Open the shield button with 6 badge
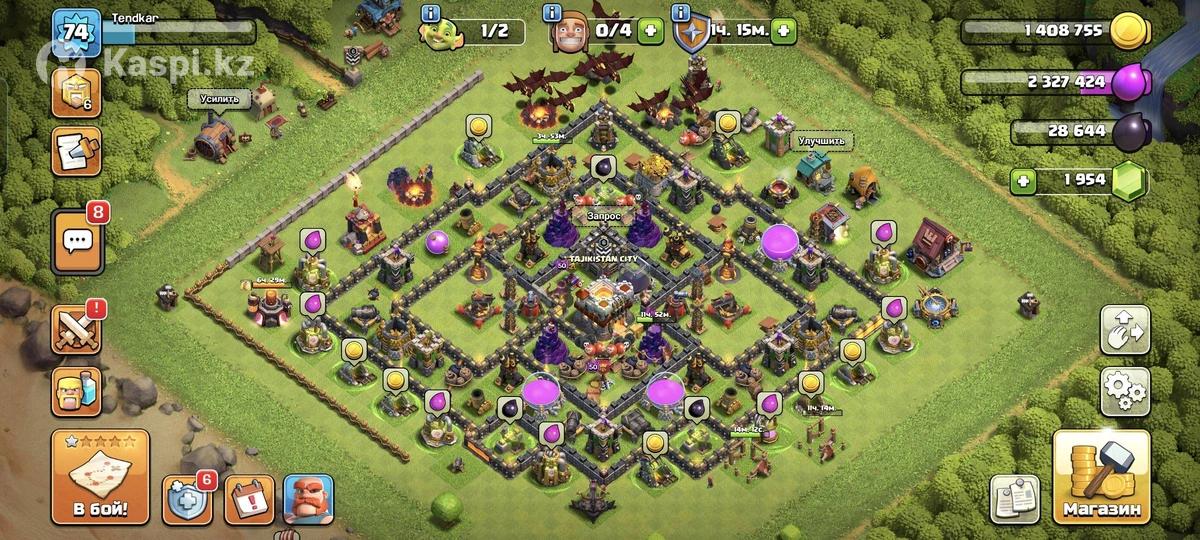Viewport: 1200px width, 540px height. [186, 499]
